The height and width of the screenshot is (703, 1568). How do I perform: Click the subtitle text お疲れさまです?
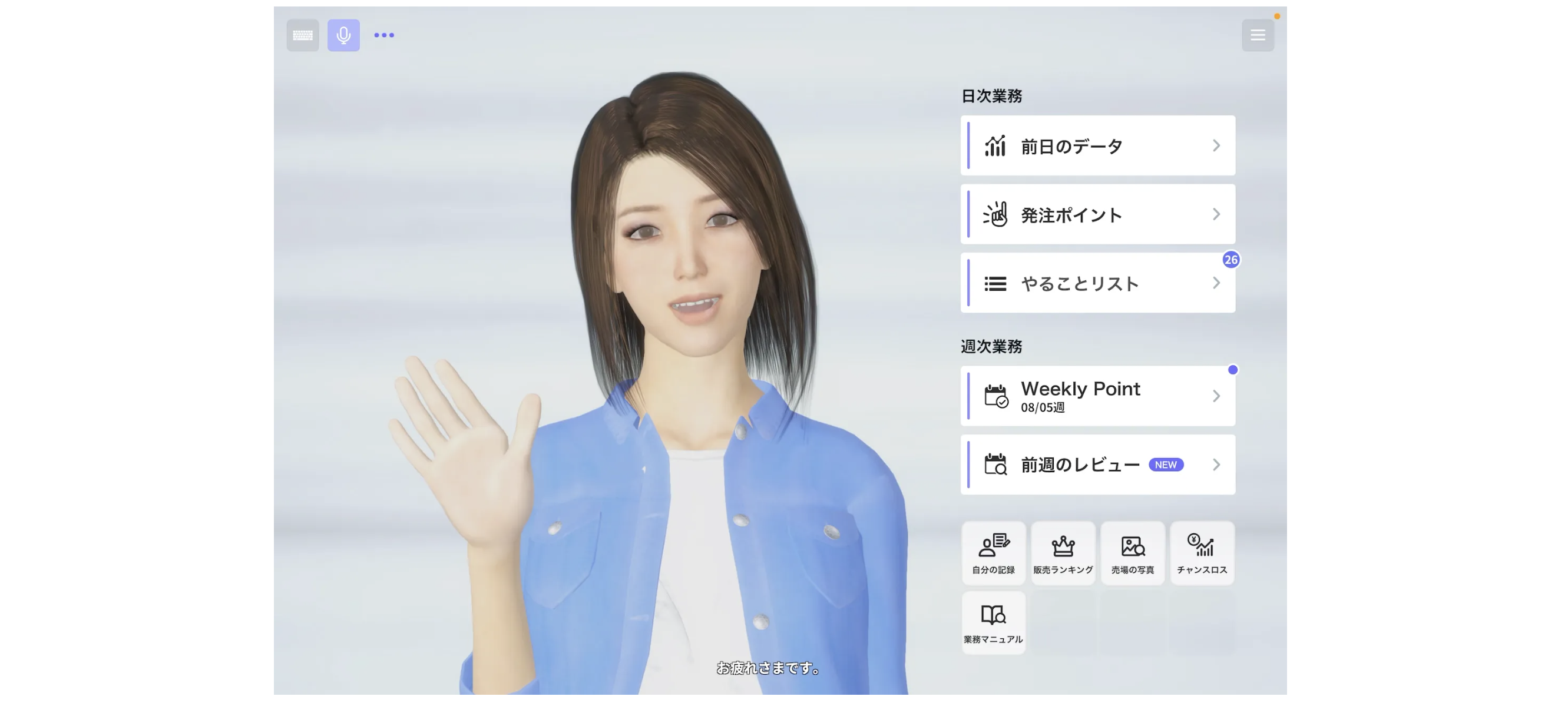click(768, 669)
